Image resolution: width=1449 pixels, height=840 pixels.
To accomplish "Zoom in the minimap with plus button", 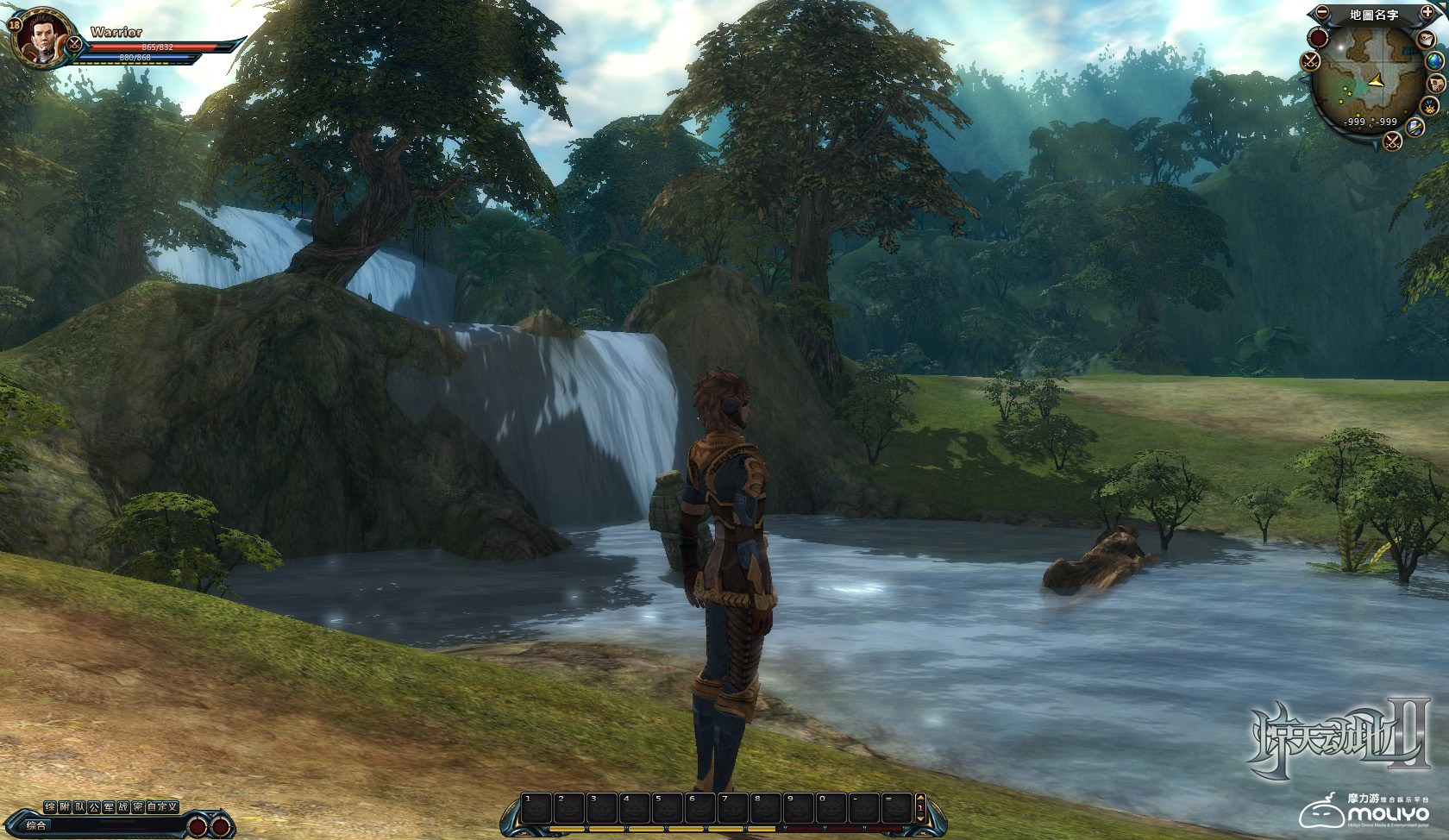I will click(x=1428, y=13).
